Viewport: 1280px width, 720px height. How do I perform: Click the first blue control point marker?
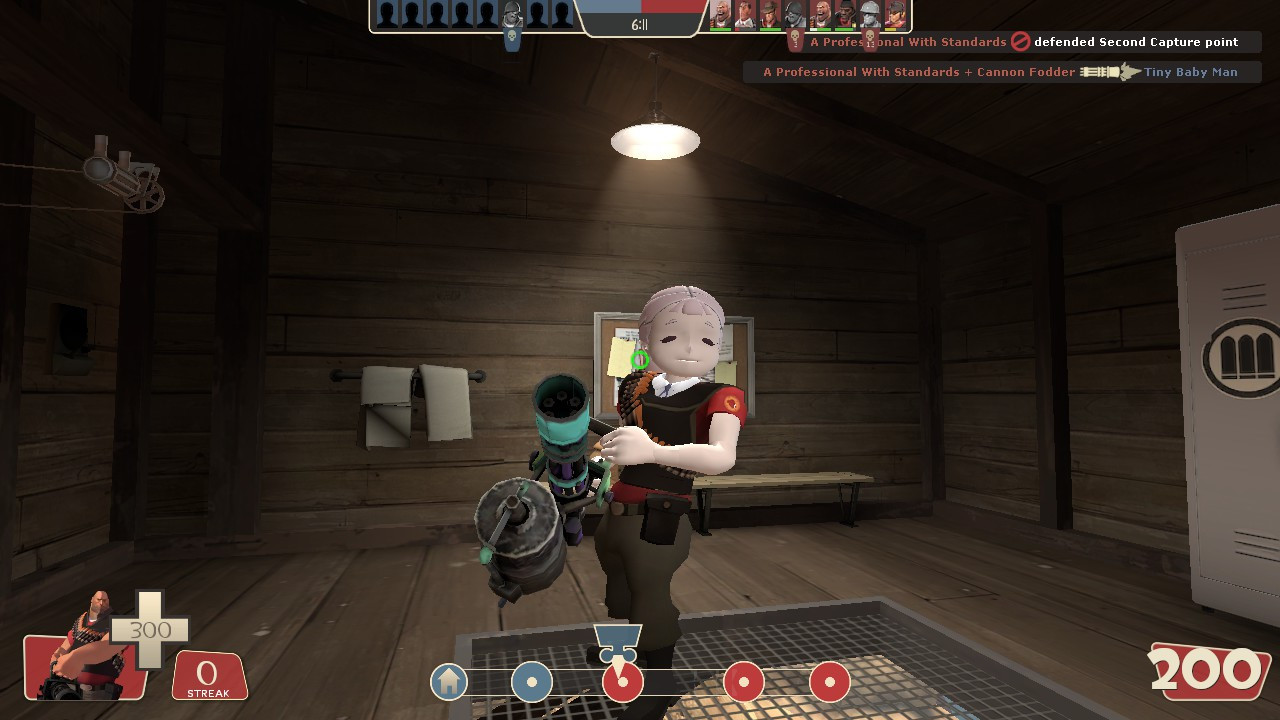tap(532, 682)
